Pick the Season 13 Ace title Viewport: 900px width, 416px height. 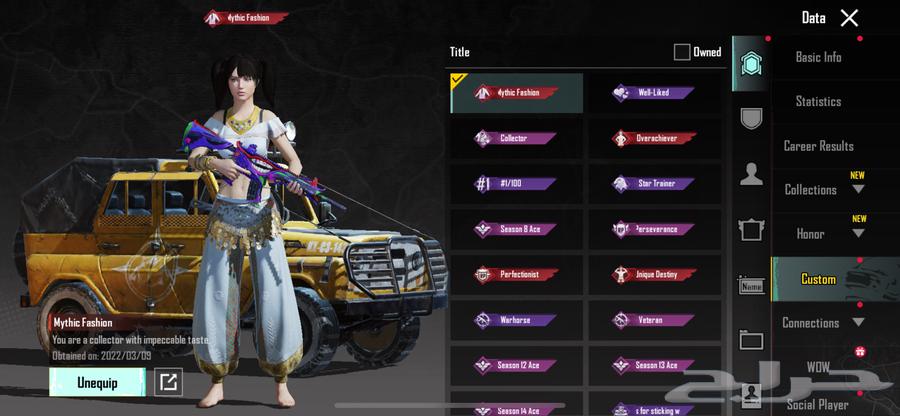(x=654, y=366)
